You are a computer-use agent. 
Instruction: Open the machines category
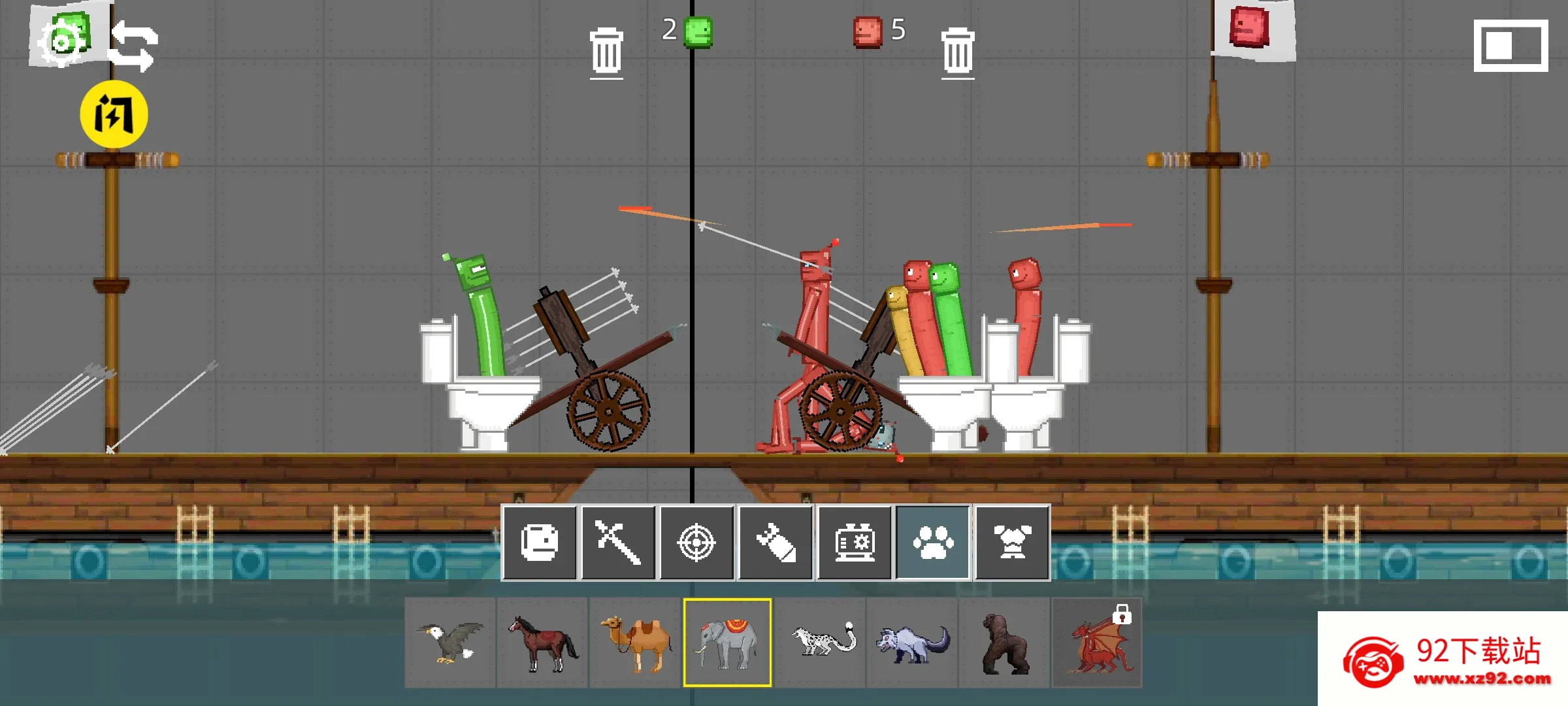855,543
